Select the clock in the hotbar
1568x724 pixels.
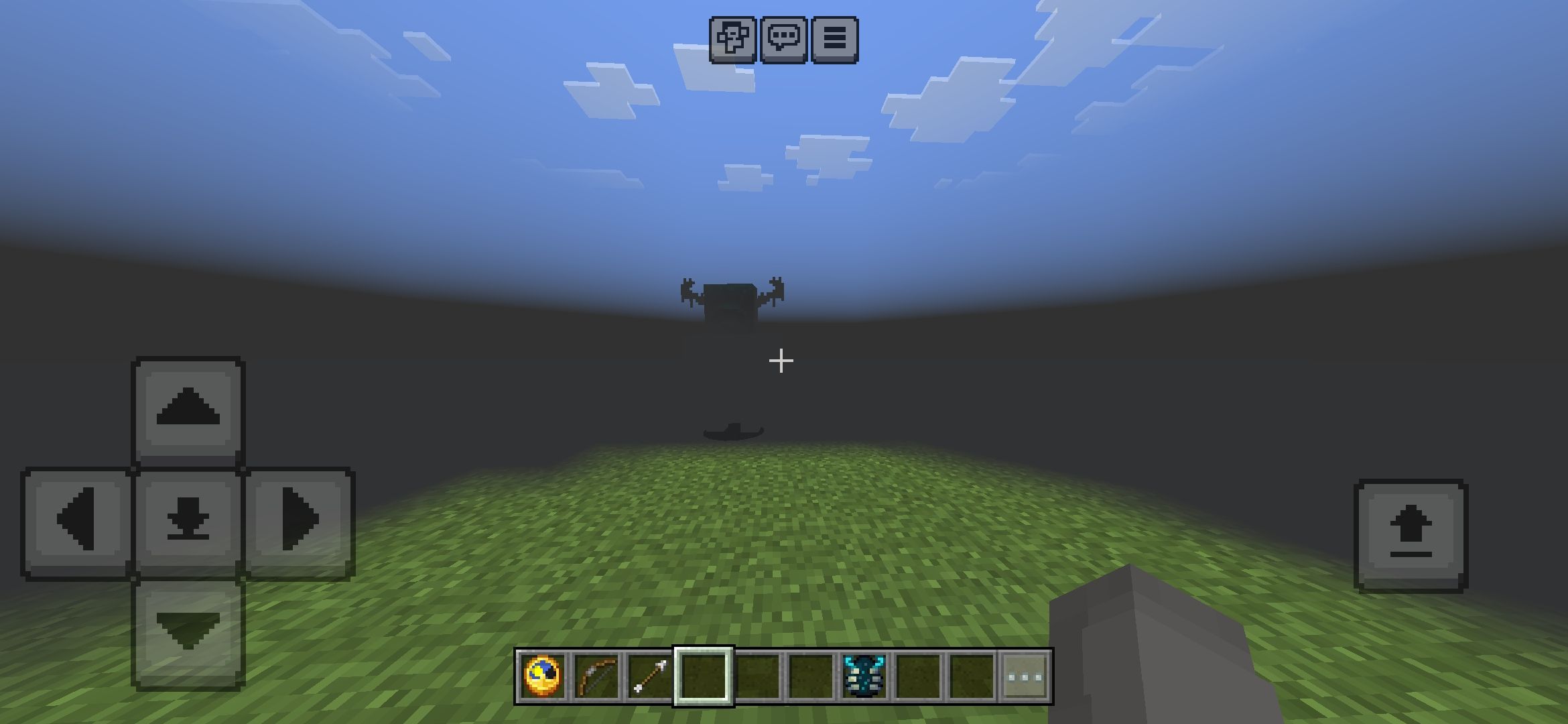(x=543, y=676)
